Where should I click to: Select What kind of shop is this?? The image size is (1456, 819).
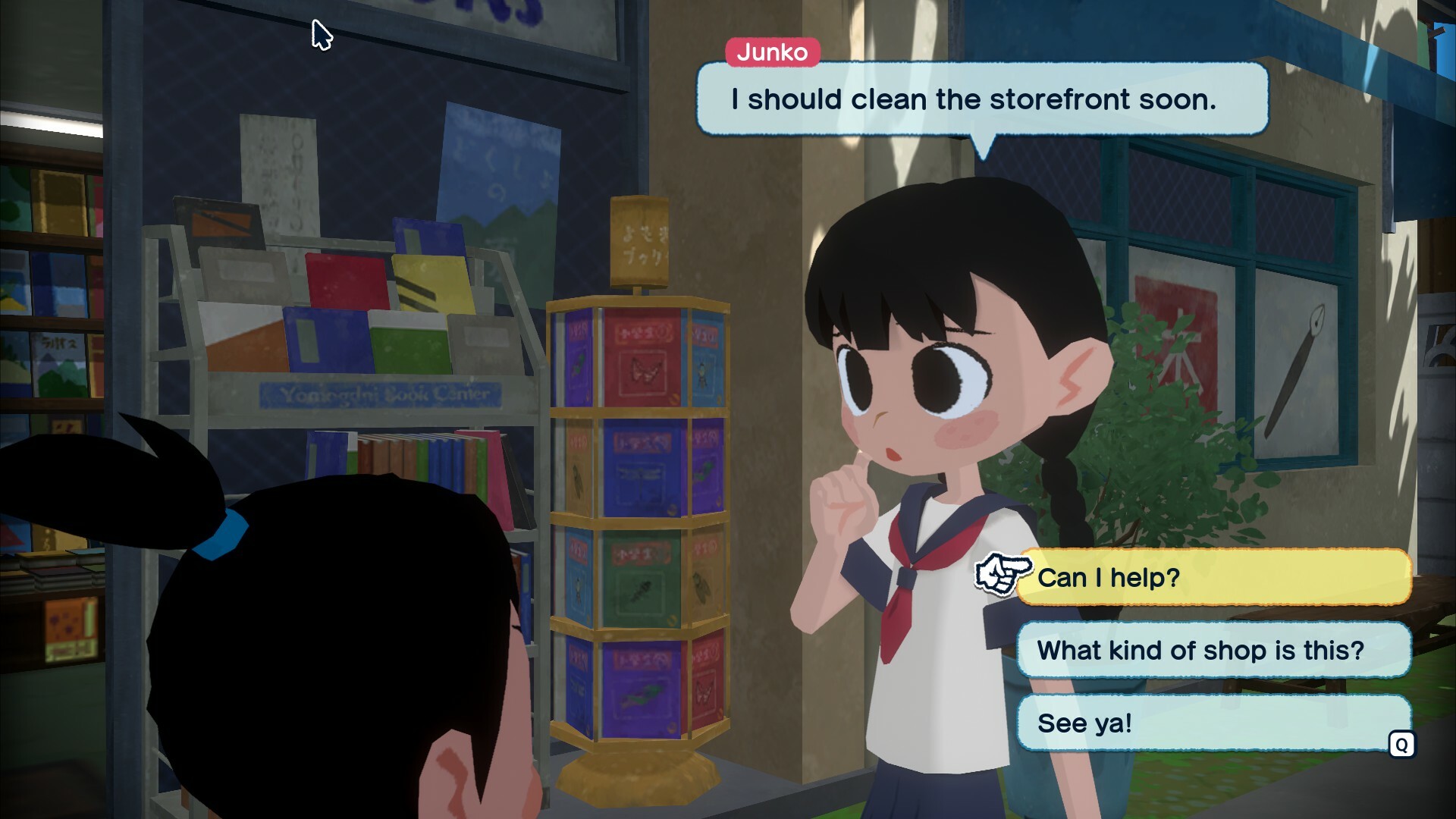pos(1200,649)
